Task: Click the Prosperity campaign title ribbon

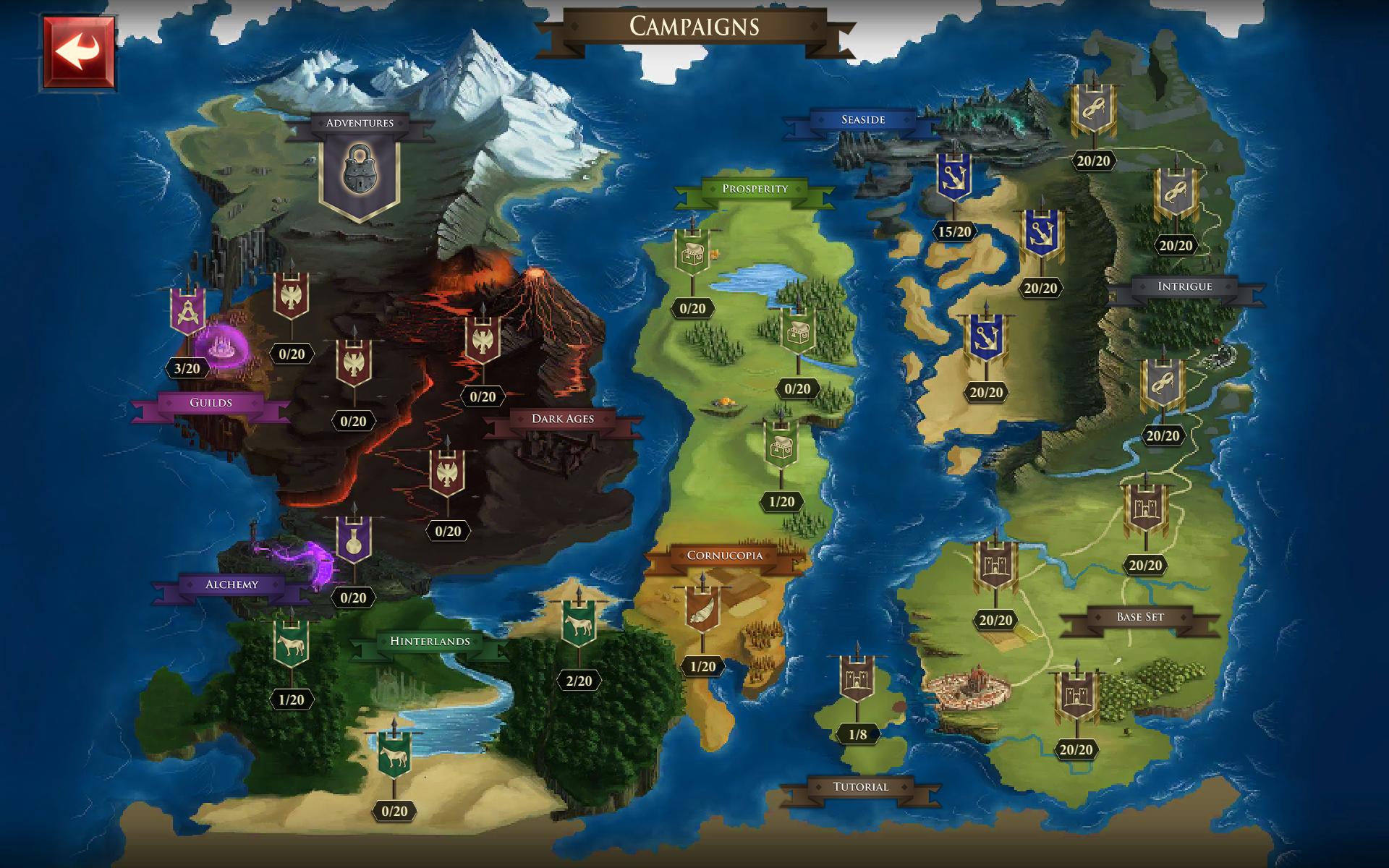Action: click(x=755, y=190)
